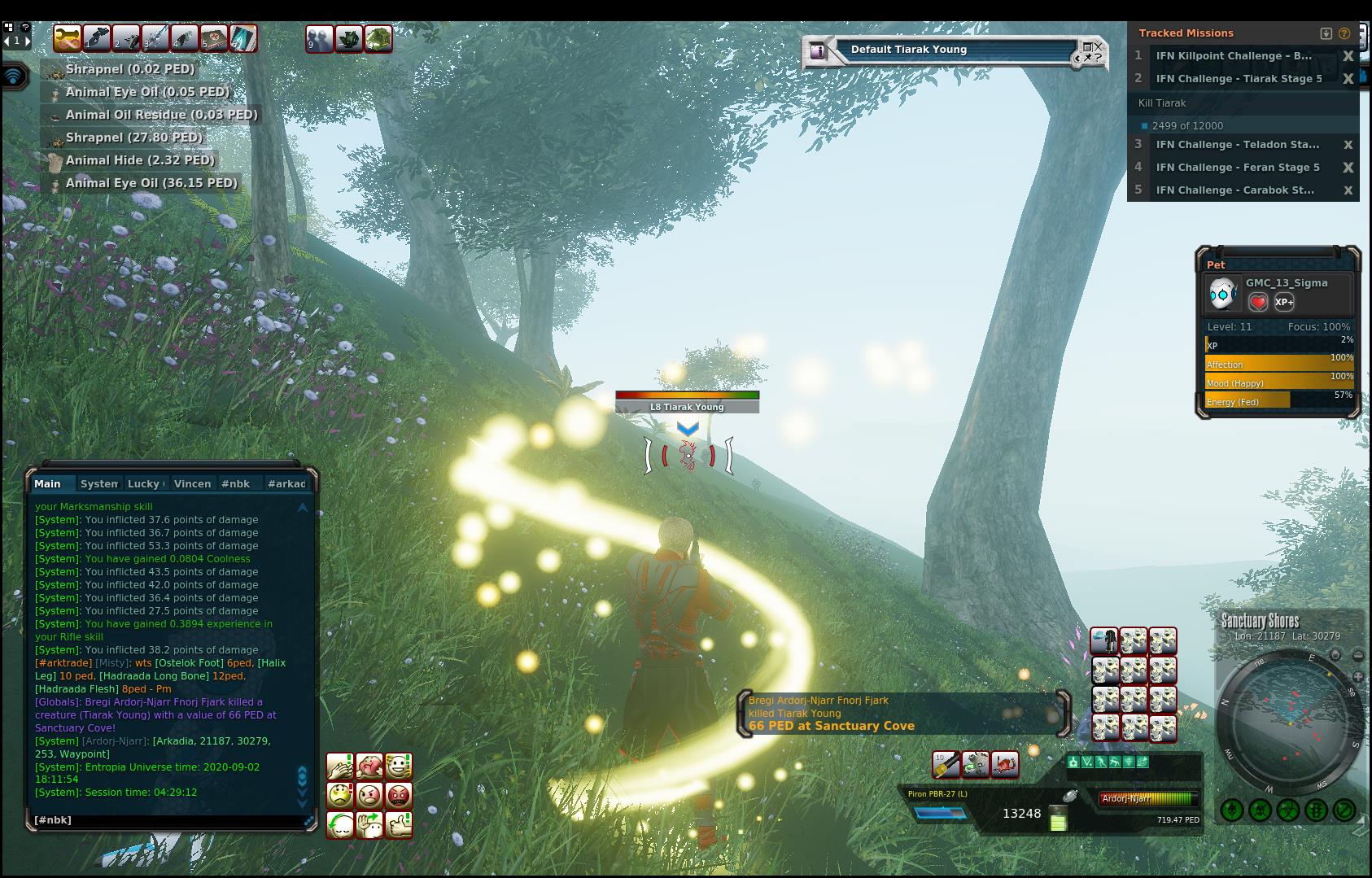Viewport: 1372px width, 878px height.
Task: Zoom in on the radar with plus button
Action: [1357, 677]
